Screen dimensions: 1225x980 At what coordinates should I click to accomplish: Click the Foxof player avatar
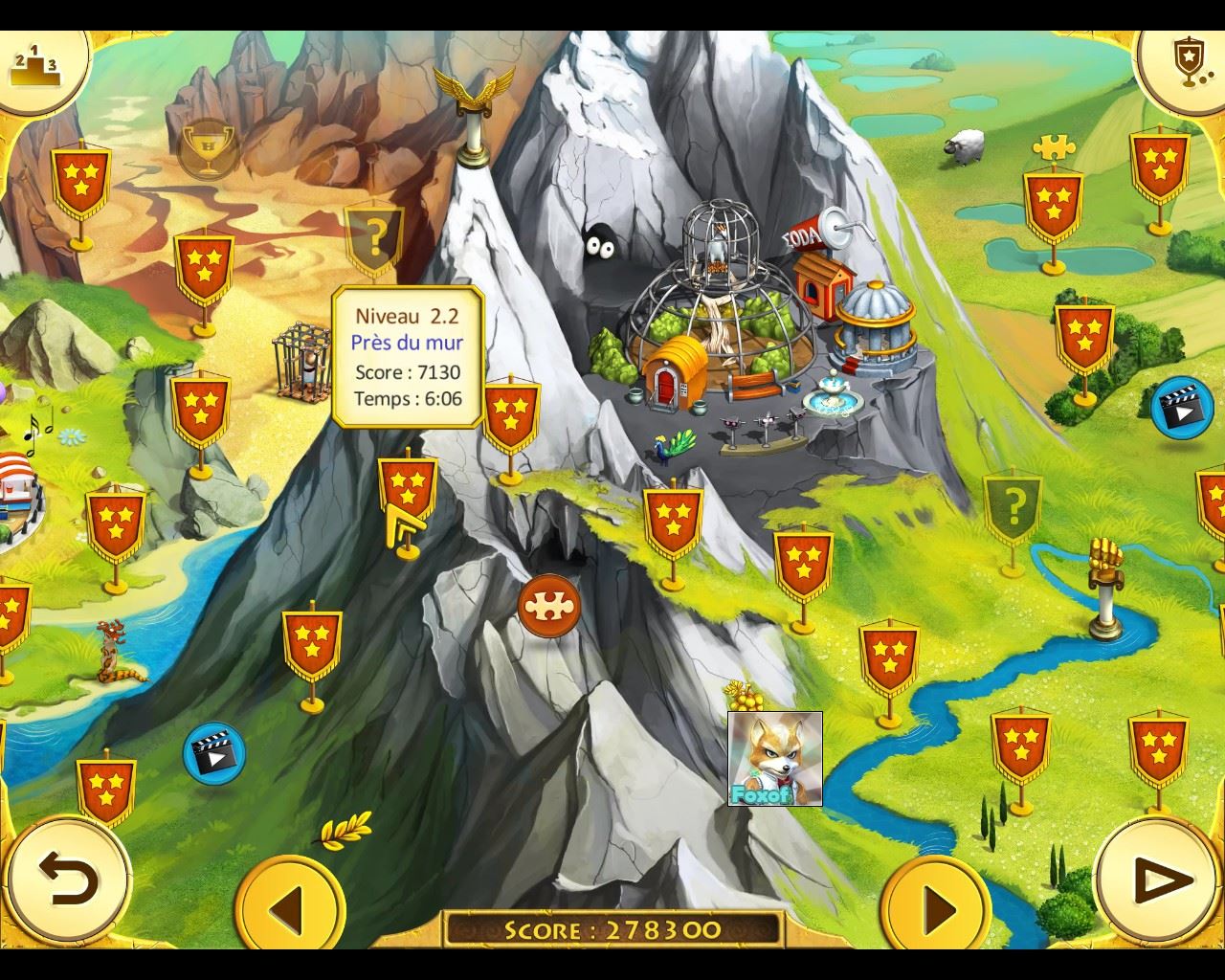point(774,759)
